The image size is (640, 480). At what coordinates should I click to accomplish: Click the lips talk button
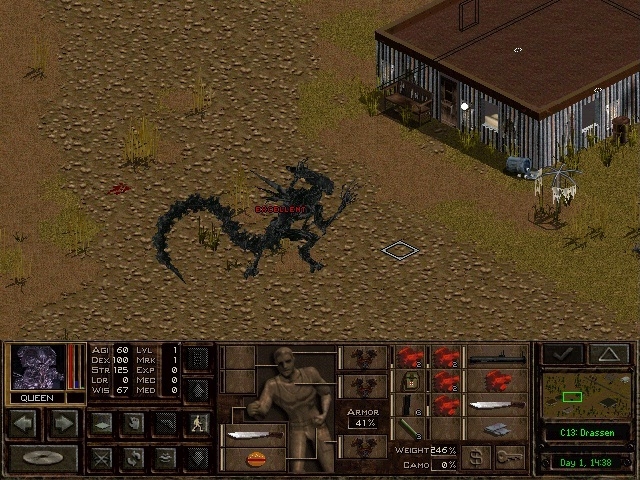[165, 458]
